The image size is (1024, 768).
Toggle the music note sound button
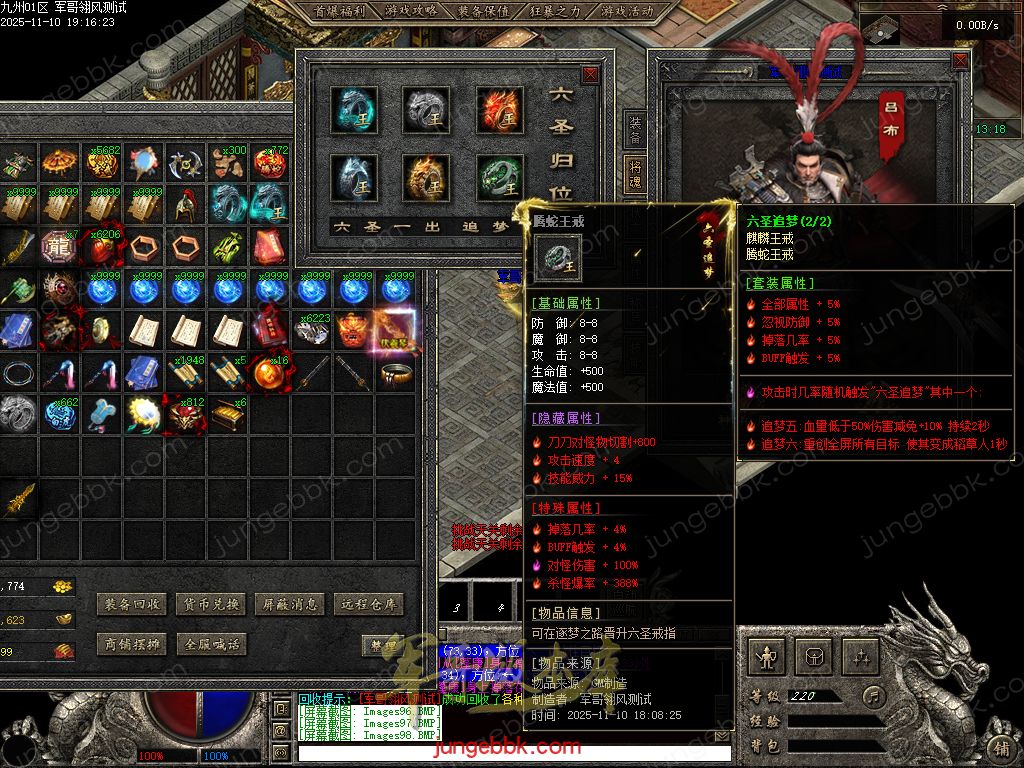click(x=874, y=695)
